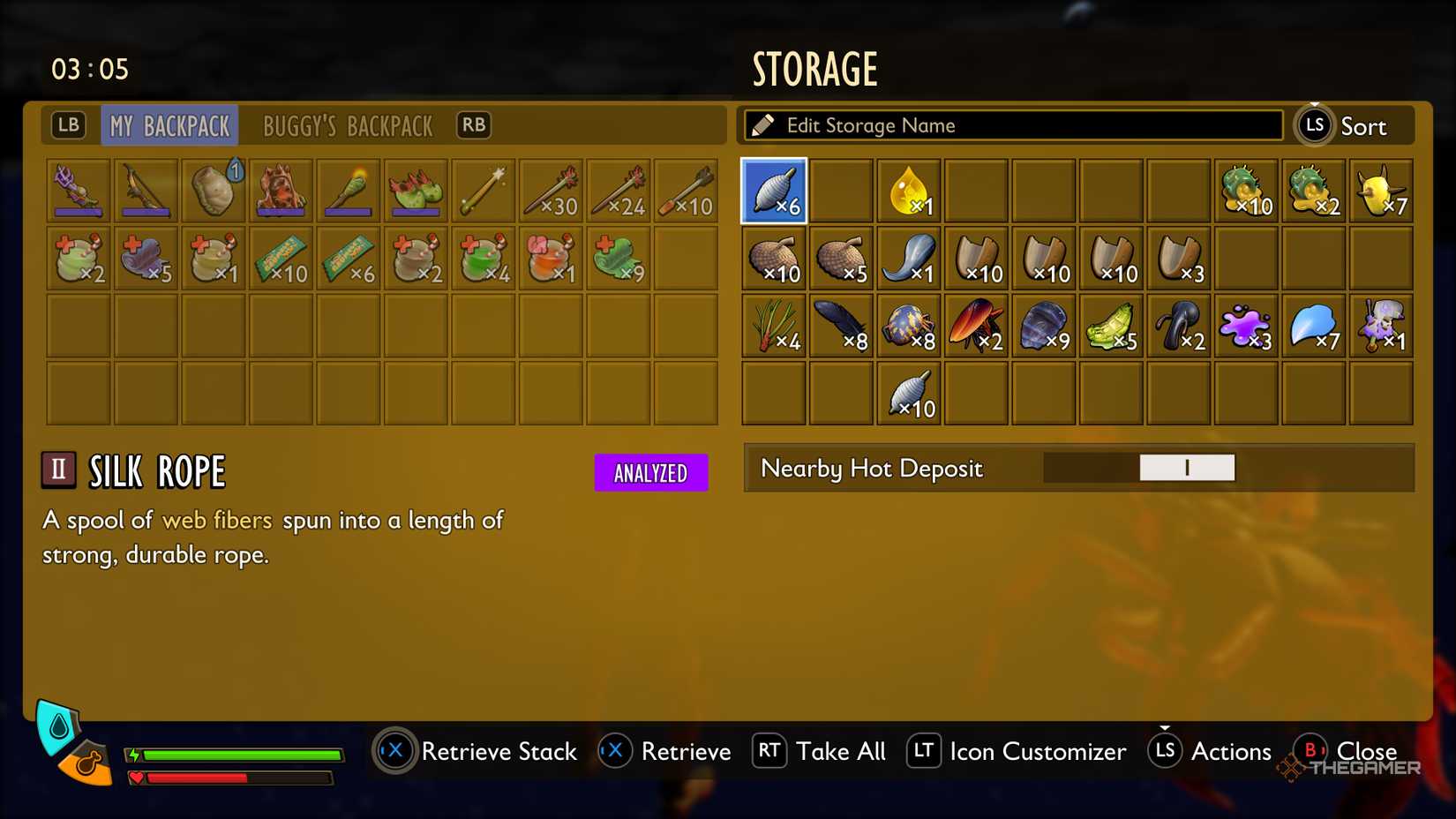
Task: Select the purple splatter x3 item
Action: click(x=1245, y=326)
